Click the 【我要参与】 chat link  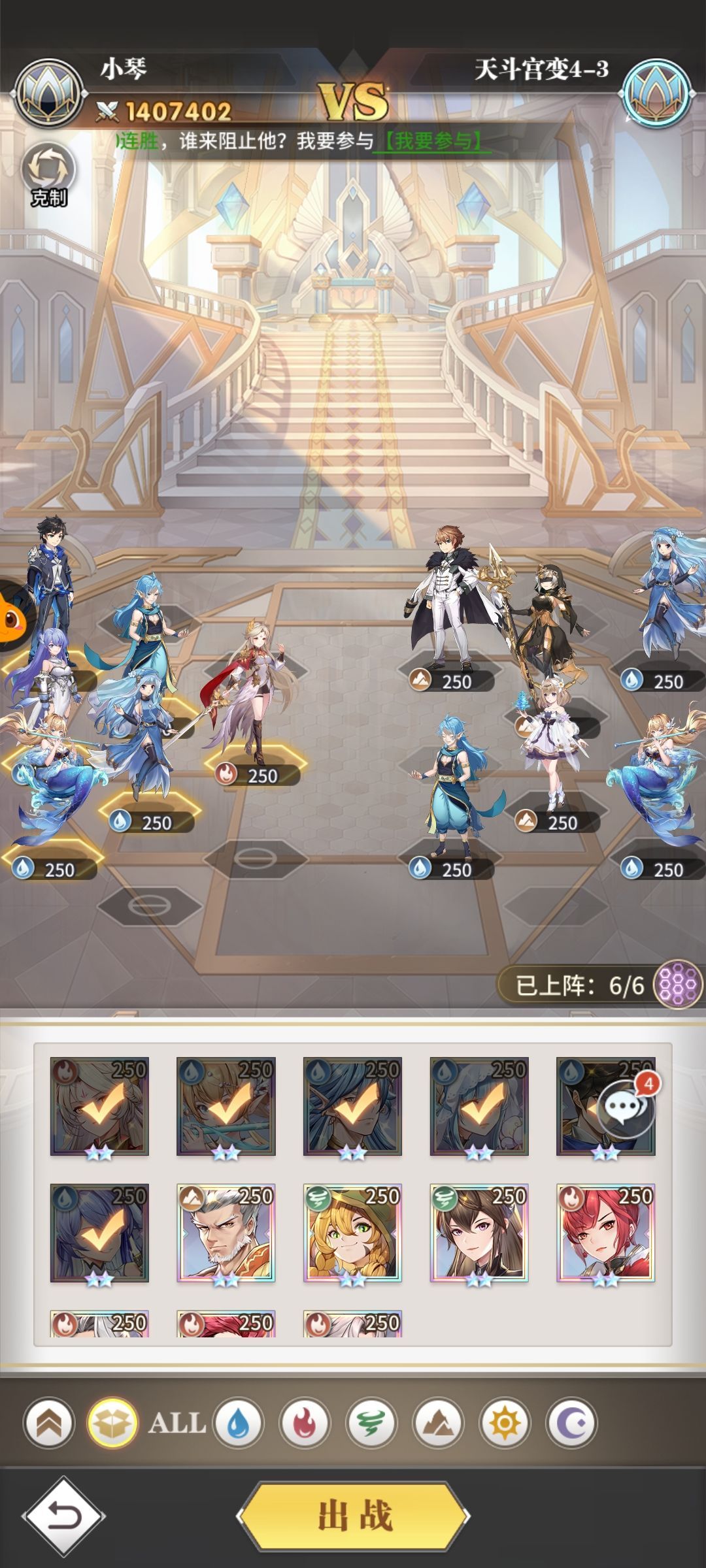[x=431, y=140]
